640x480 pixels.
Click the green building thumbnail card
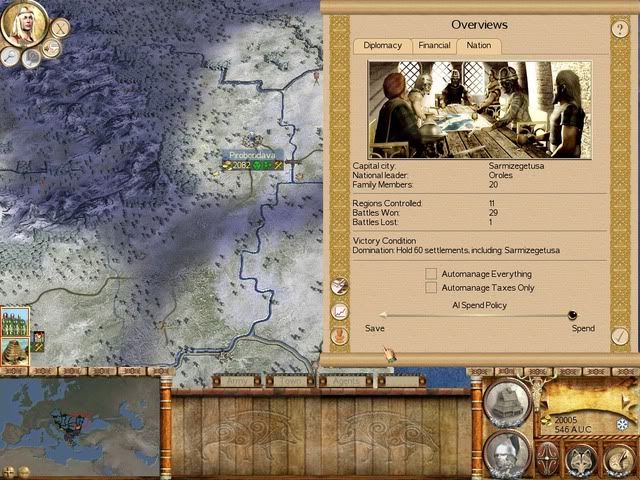pyautogui.click(x=14, y=323)
